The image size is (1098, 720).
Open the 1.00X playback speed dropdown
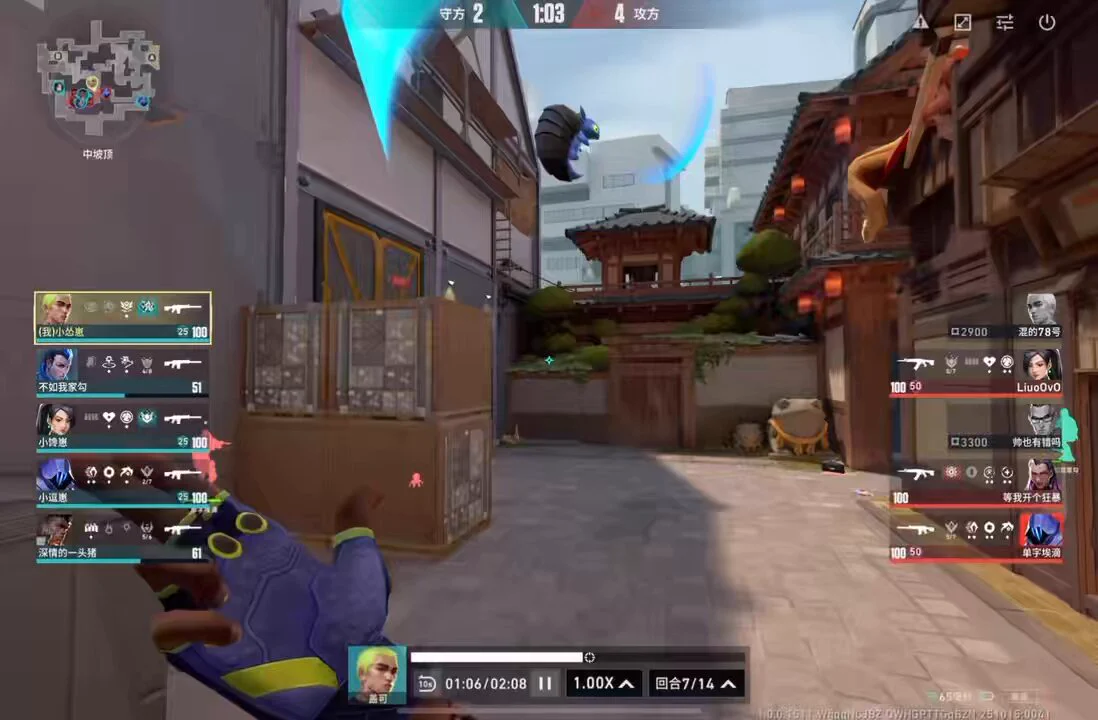pyautogui.click(x=604, y=684)
